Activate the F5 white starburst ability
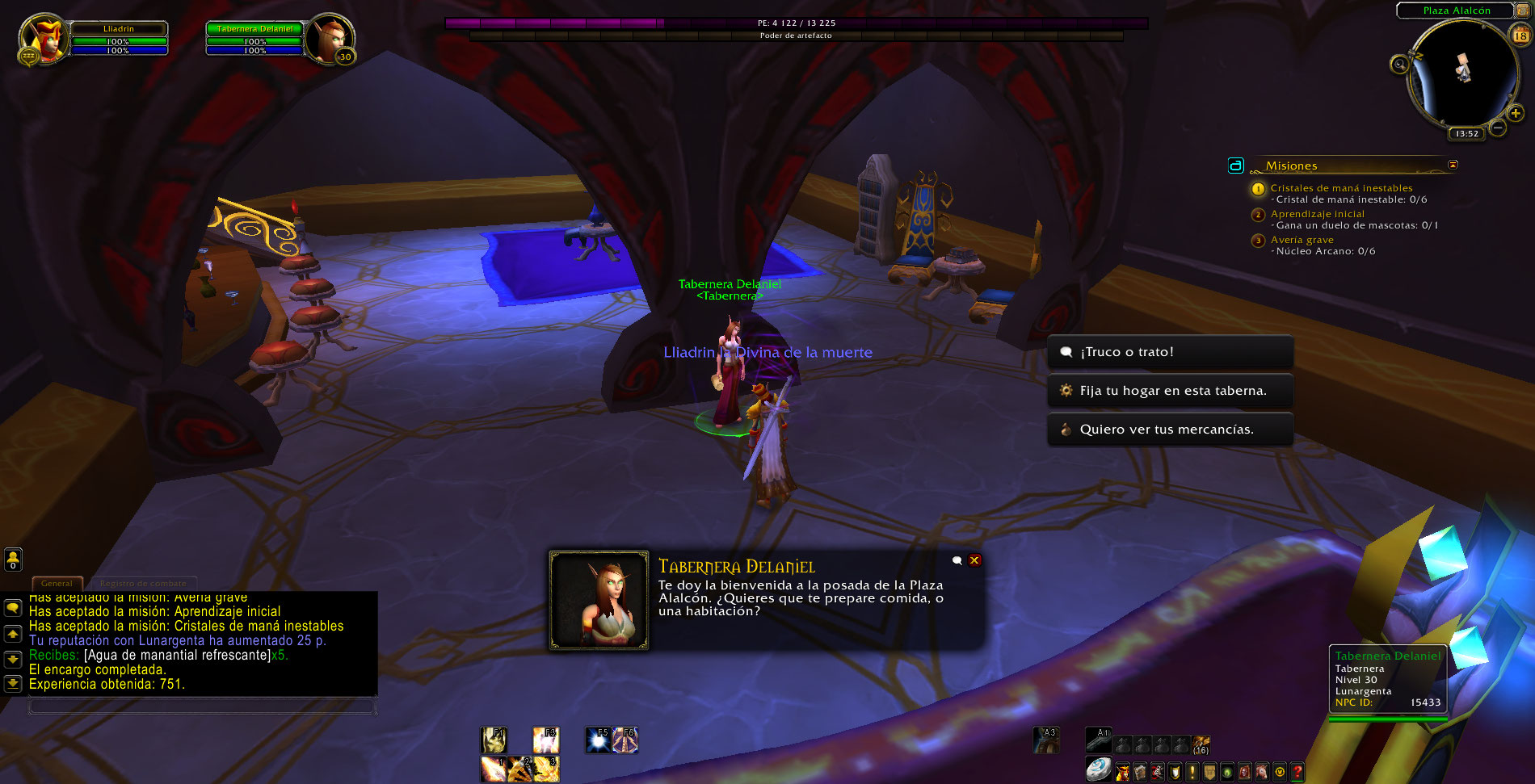Screen dimensions: 1535x784 click(x=599, y=740)
